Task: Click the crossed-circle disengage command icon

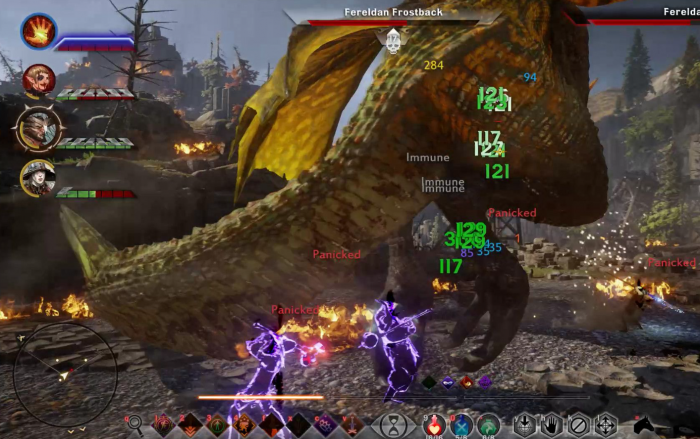Action: [578, 424]
